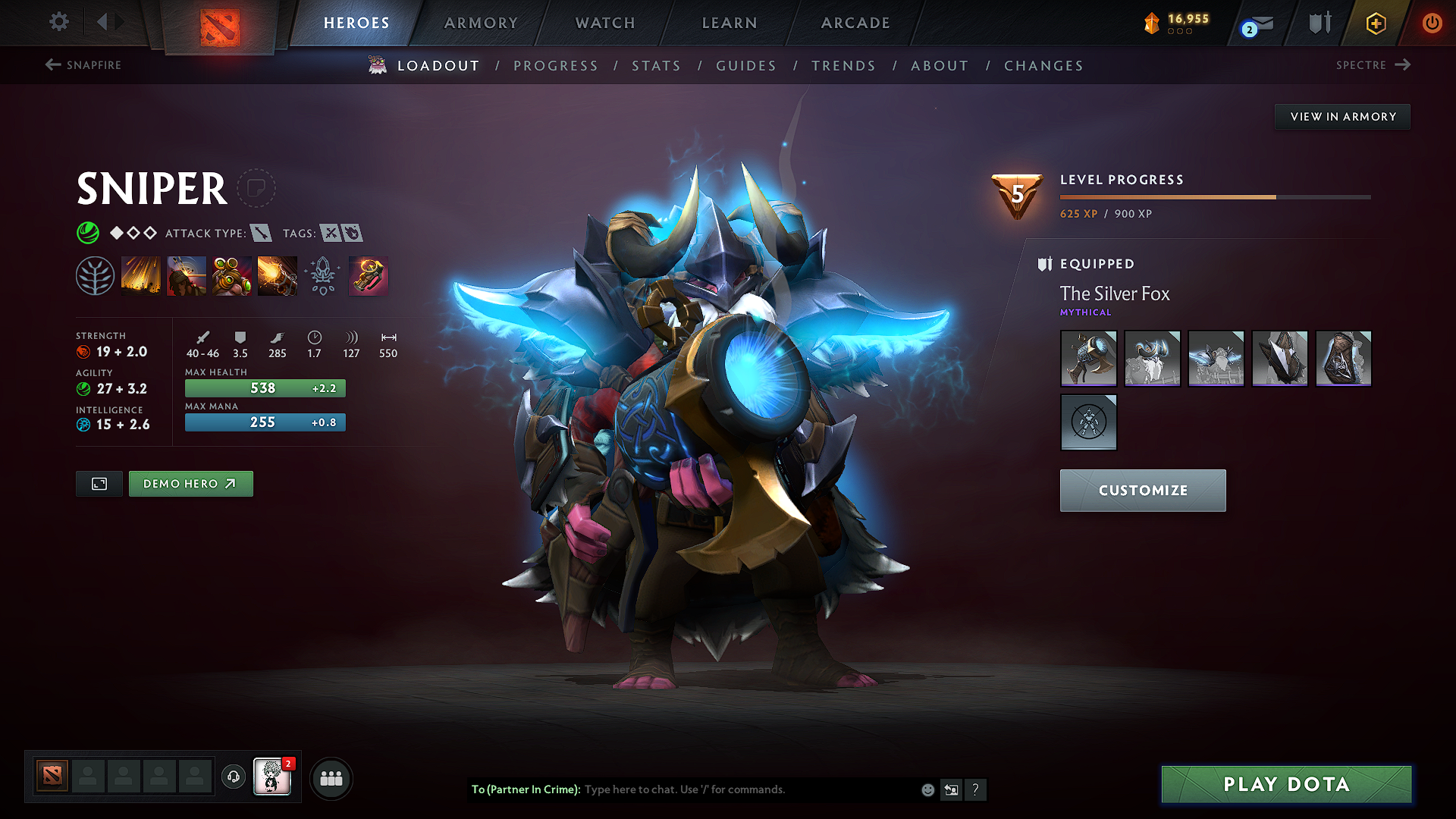Image resolution: width=1456 pixels, height=819 pixels.
Task: Toggle the chat wheel icon beside chat input
Action: pos(952,789)
